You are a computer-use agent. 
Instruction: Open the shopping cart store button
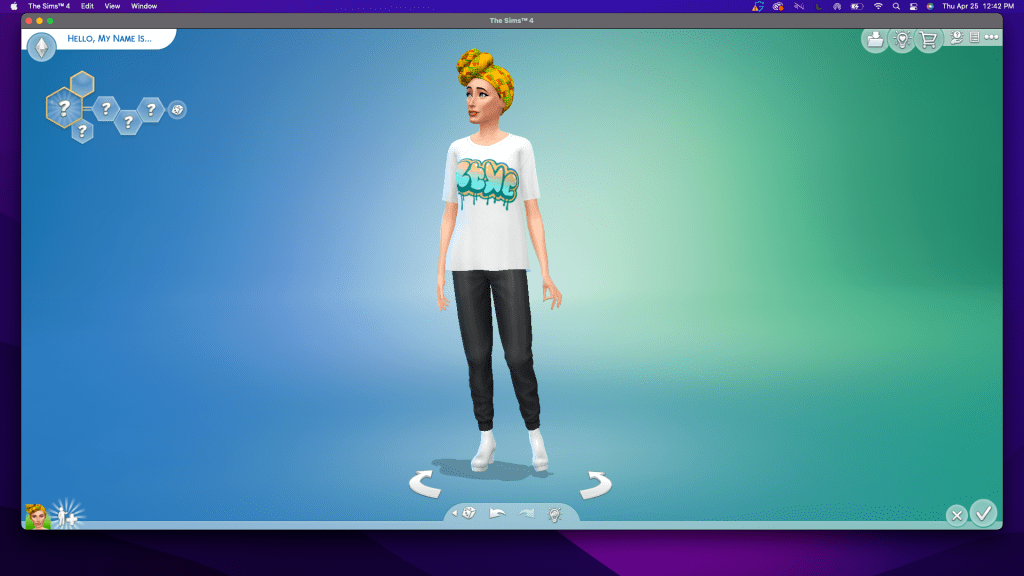click(x=929, y=40)
